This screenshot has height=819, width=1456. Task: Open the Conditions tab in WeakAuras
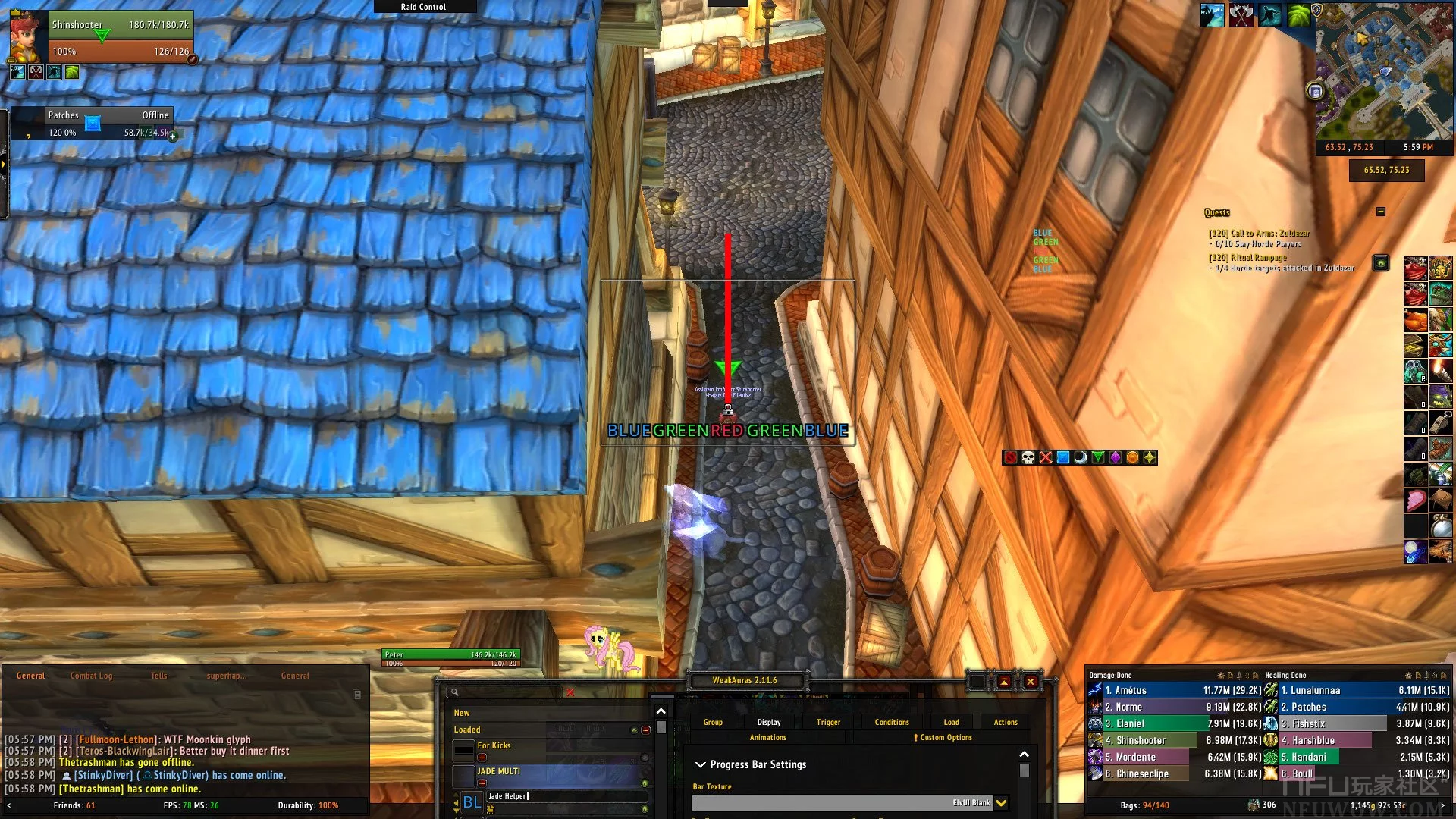[x=891, y=722]
